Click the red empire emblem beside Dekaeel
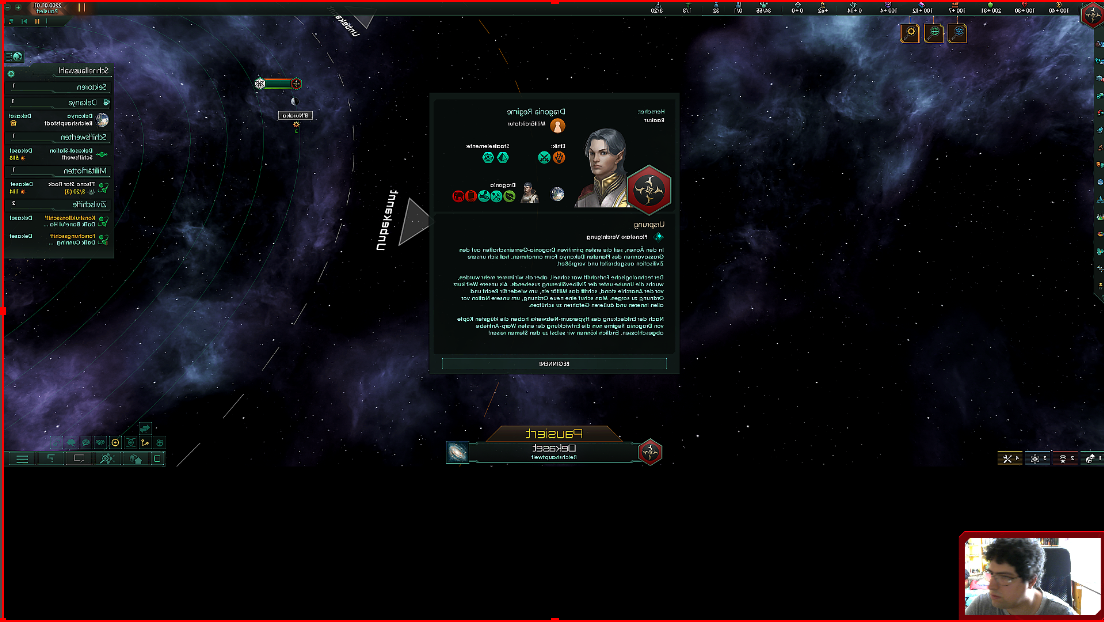Image resolution: width=1104 pixels, height=622 pixels. (x=650, y=452)
